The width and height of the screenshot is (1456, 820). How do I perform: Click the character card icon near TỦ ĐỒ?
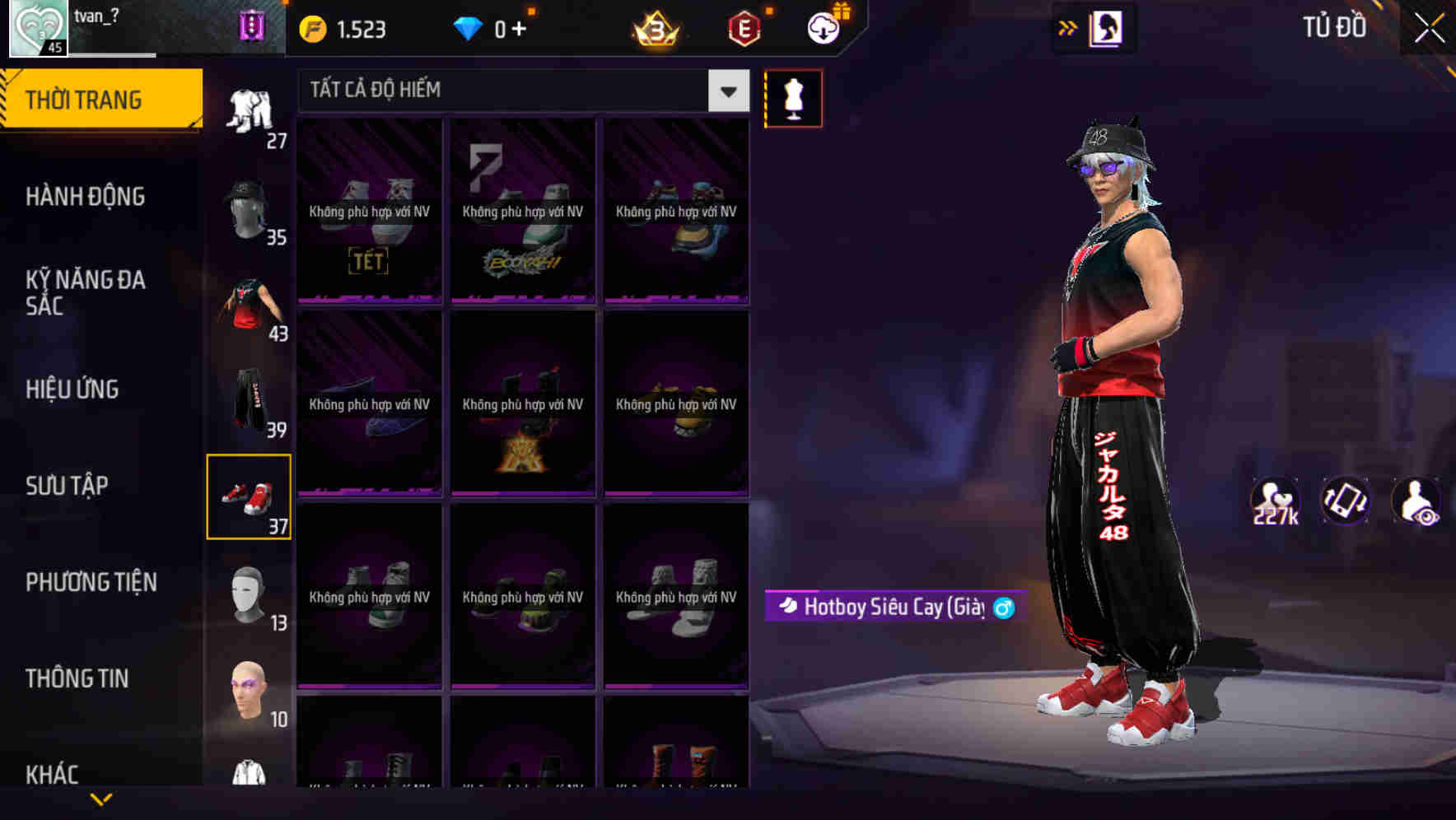click(x=1104, y=27)
